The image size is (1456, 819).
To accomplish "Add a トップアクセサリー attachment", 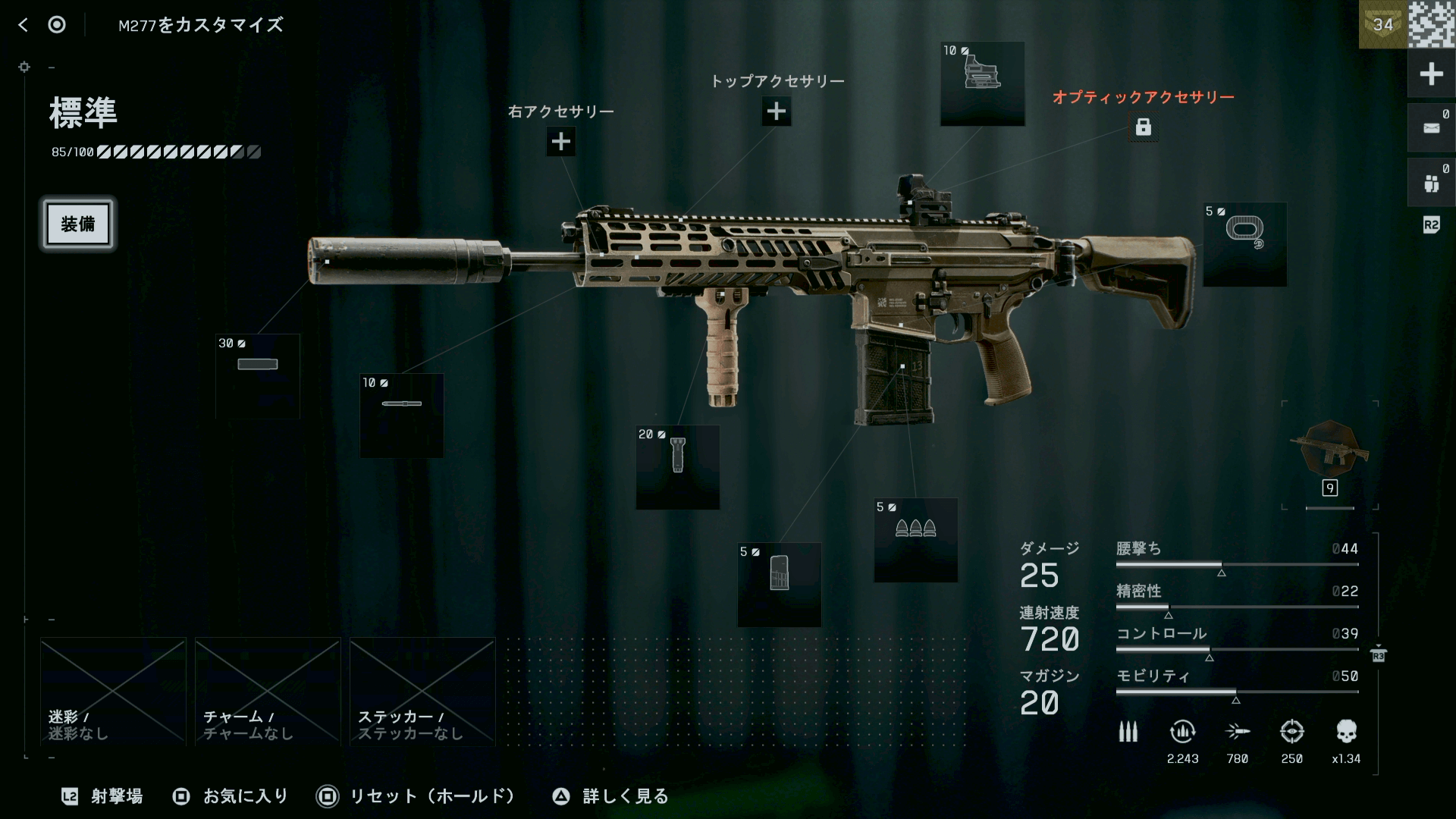I will [776, 111].
